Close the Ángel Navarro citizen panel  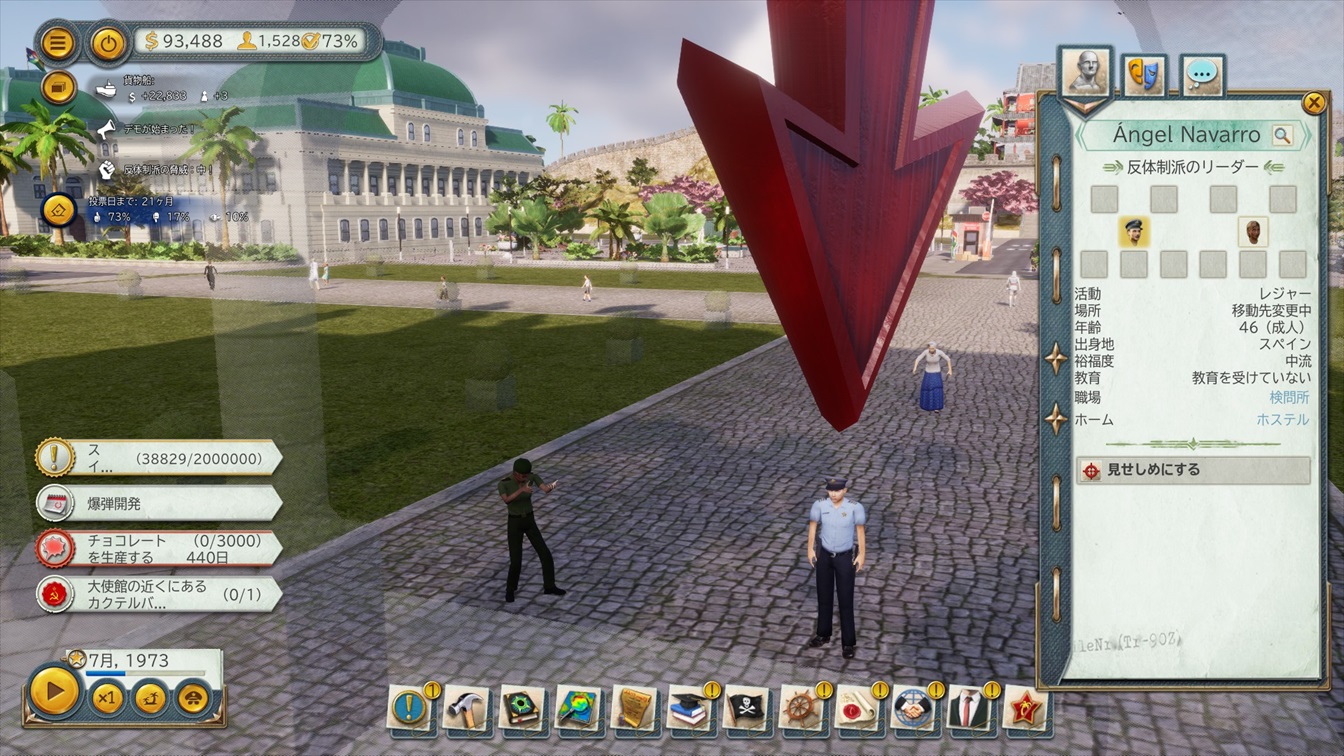coord(1313,102)
